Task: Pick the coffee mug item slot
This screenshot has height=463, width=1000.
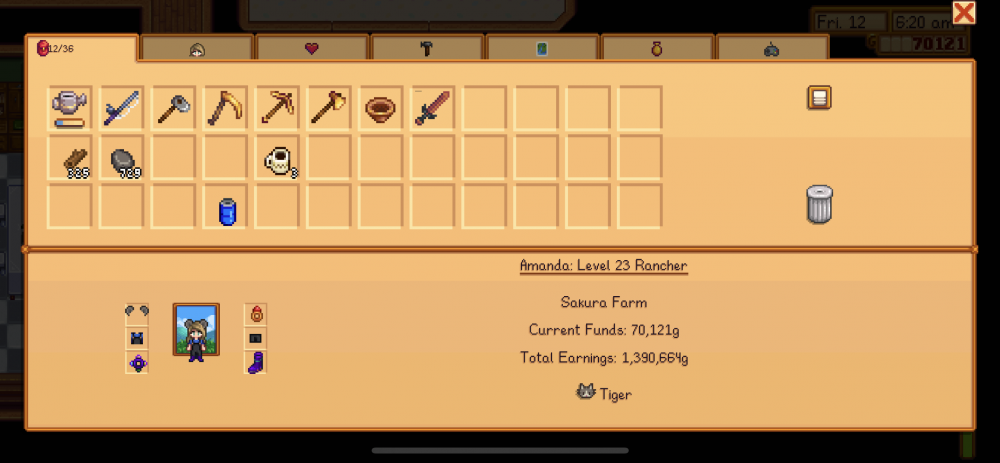Action: (278, 159)
